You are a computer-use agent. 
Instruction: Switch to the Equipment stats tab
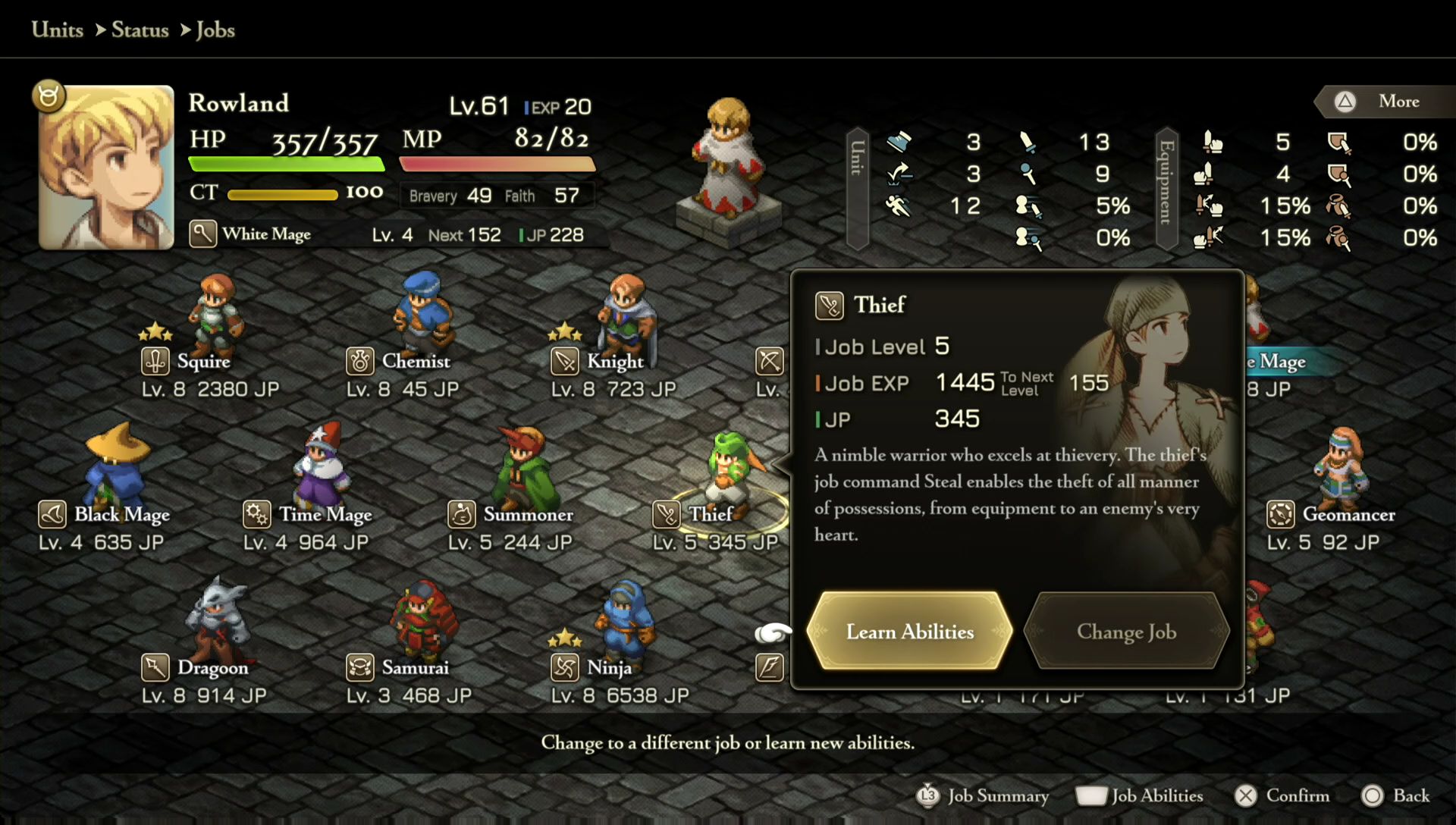[x=1166, y=188]
